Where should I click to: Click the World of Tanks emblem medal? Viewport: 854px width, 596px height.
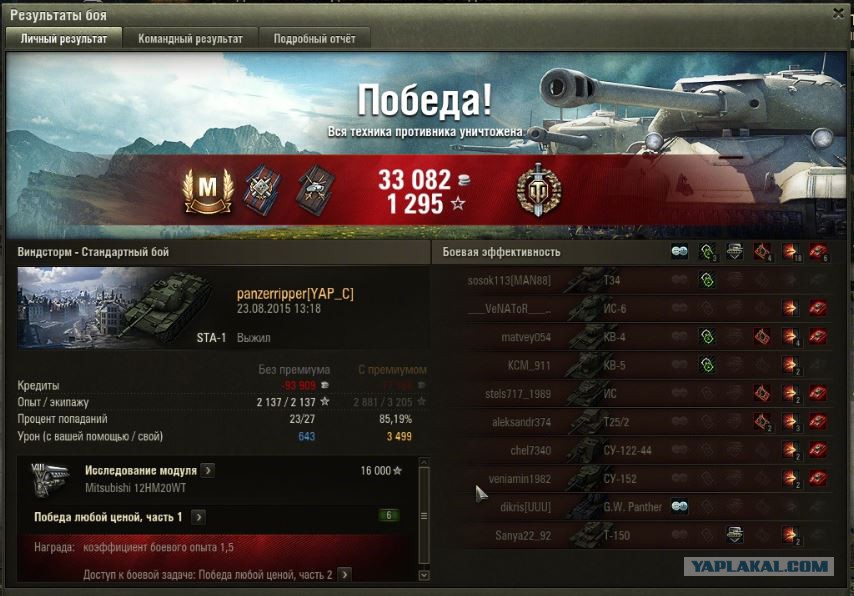tap(538, 190)
